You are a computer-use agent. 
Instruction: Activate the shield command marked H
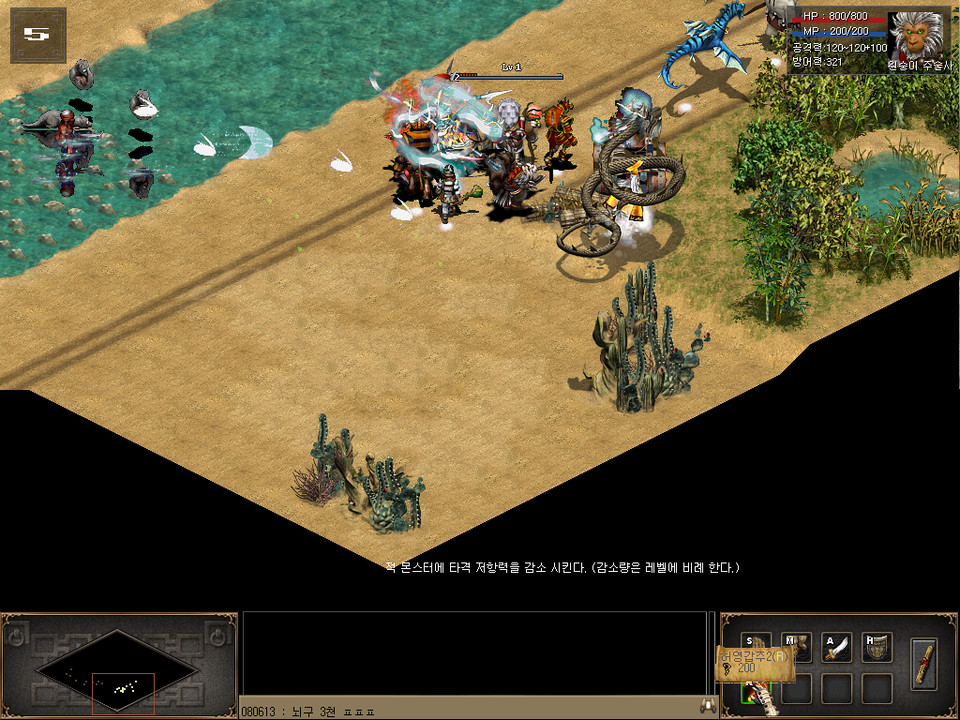[x=877, y=647]
